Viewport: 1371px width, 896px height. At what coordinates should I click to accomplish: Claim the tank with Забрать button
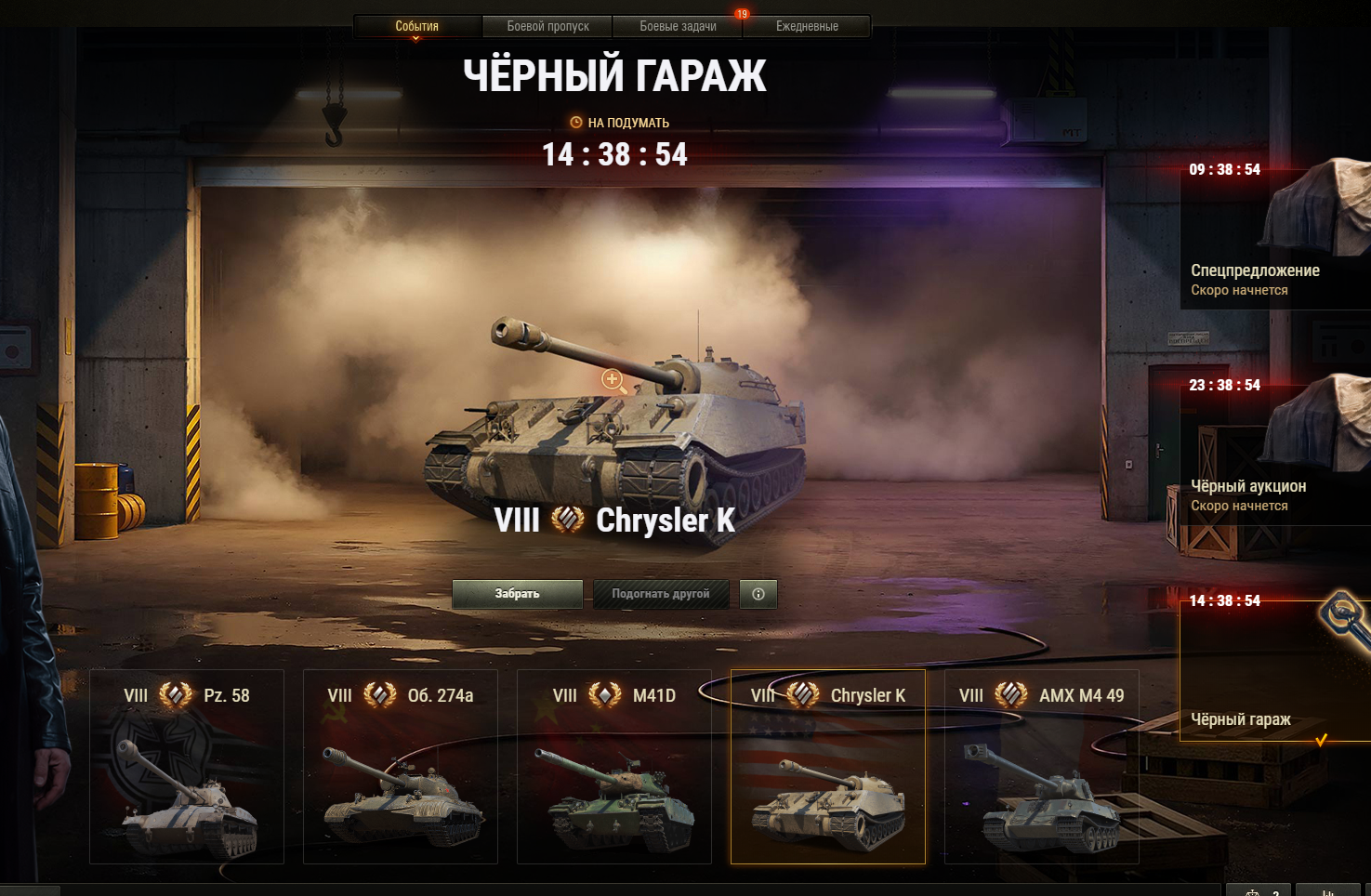click(x=517, y=594)
